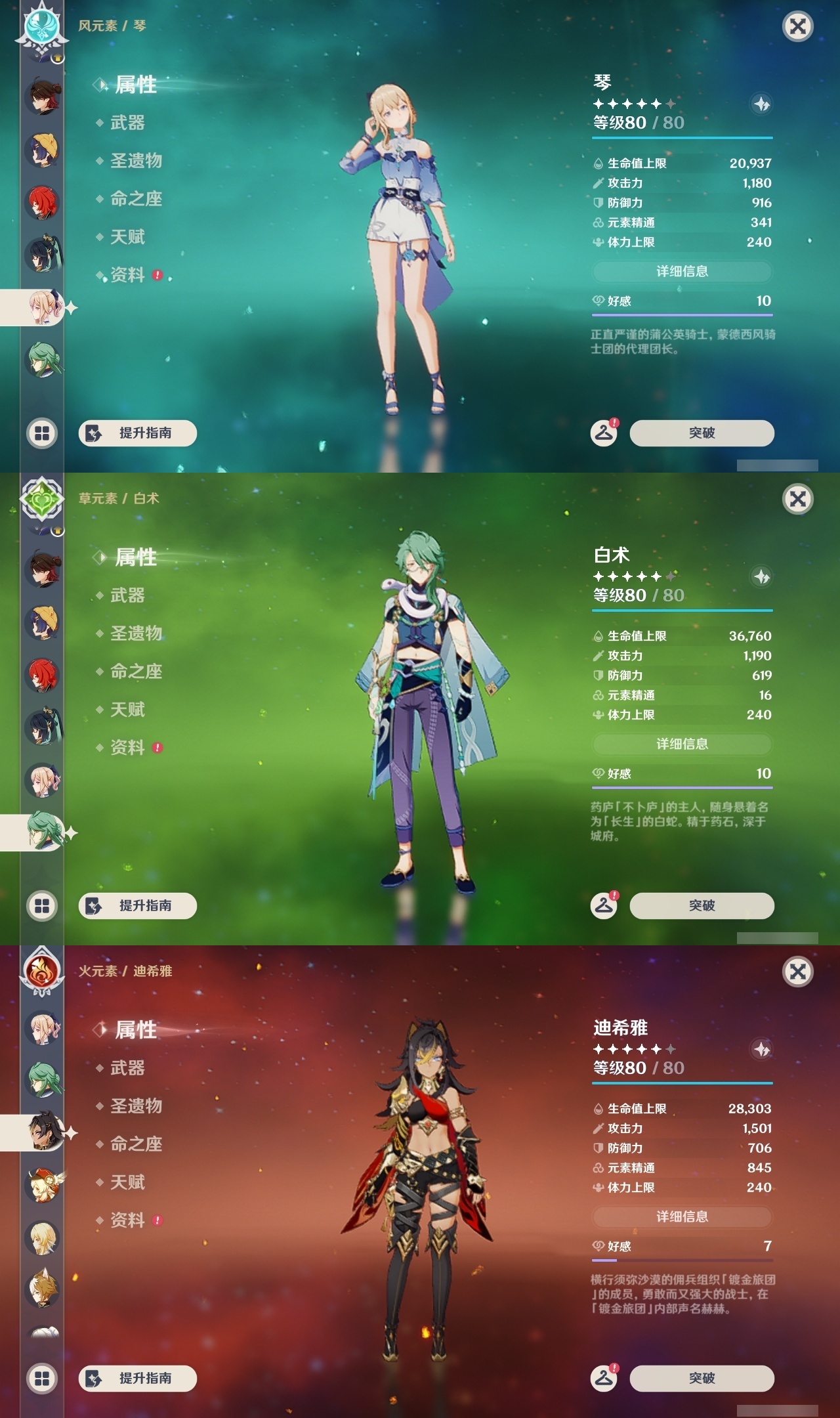840x1418 pixels.
Task: Switch to the 天赋 tab for Baizhu
Action: (x=128, y=710)
